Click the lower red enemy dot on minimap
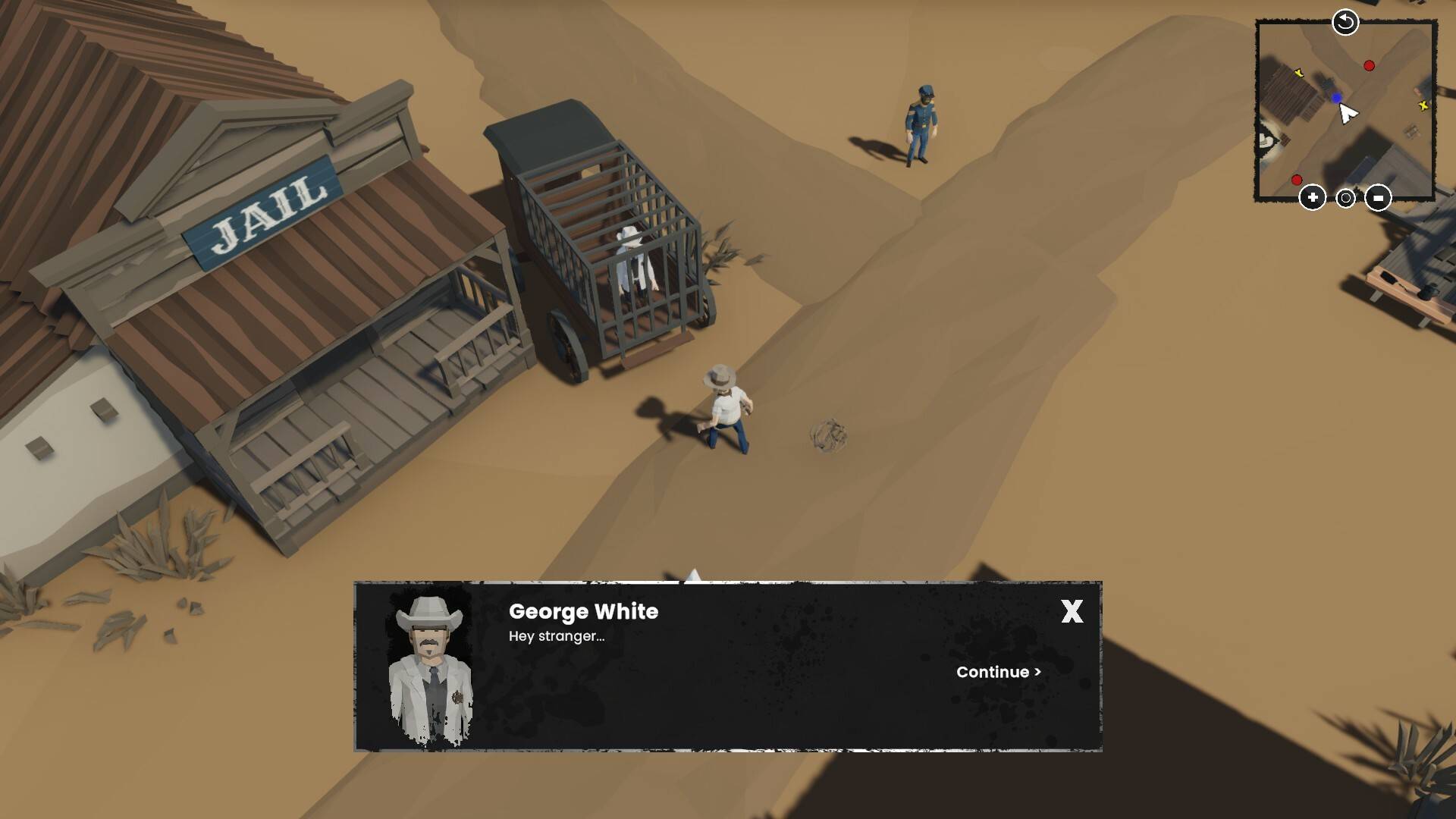 pyautogui.click(x=1296, y=181)
